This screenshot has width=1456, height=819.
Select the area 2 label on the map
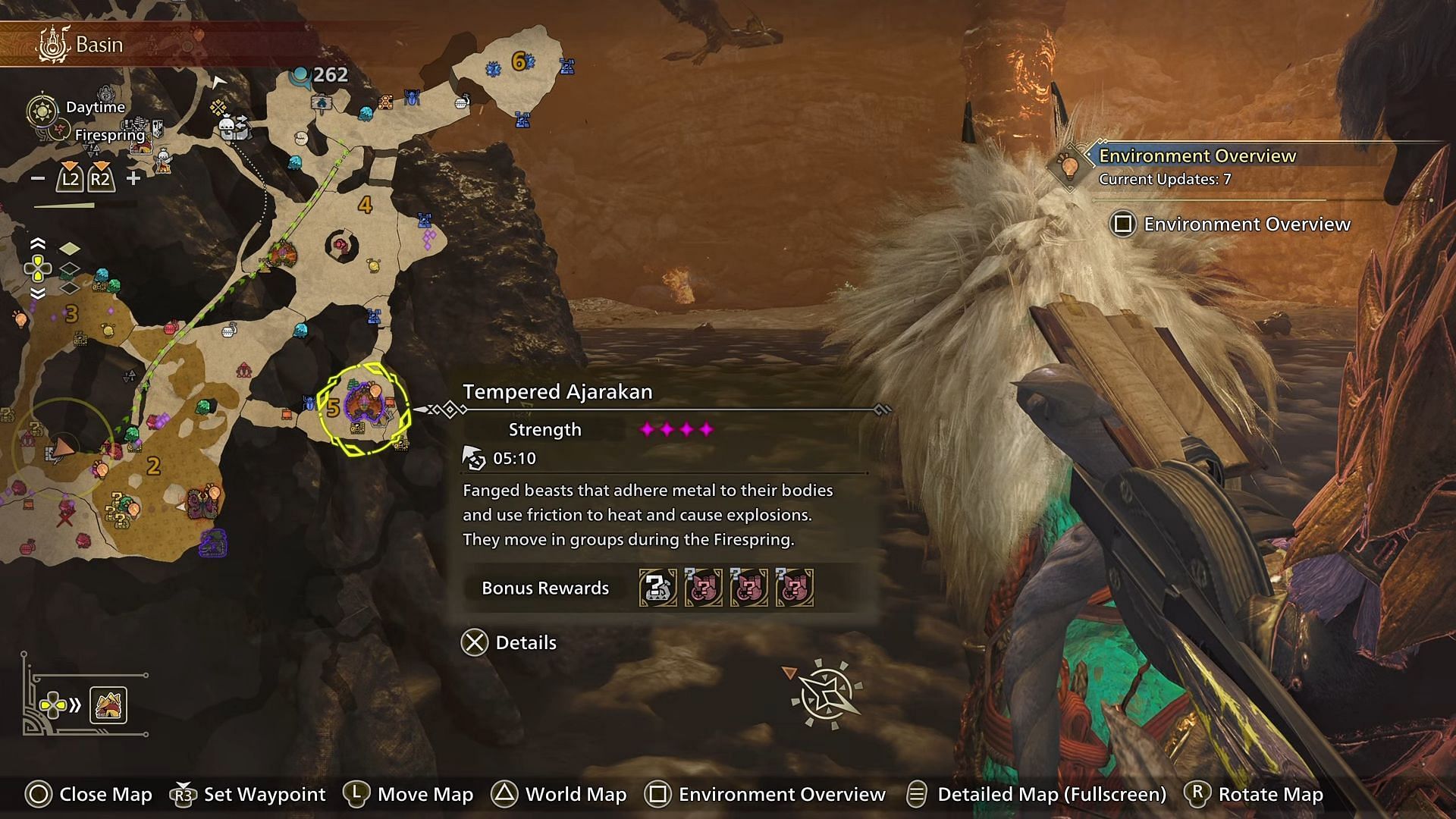click(x=153, y=466)
